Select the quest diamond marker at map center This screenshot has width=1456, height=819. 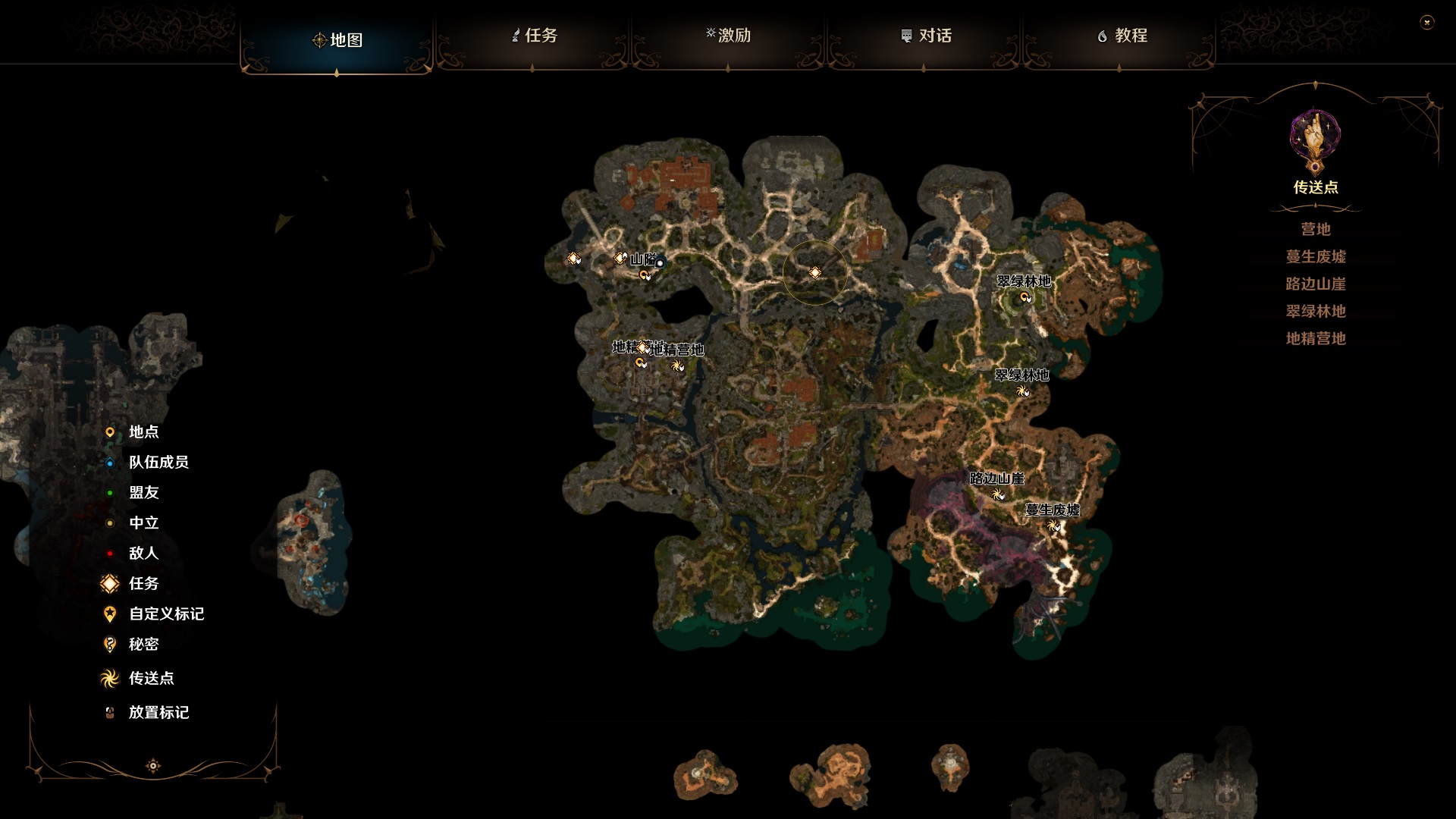816,271
